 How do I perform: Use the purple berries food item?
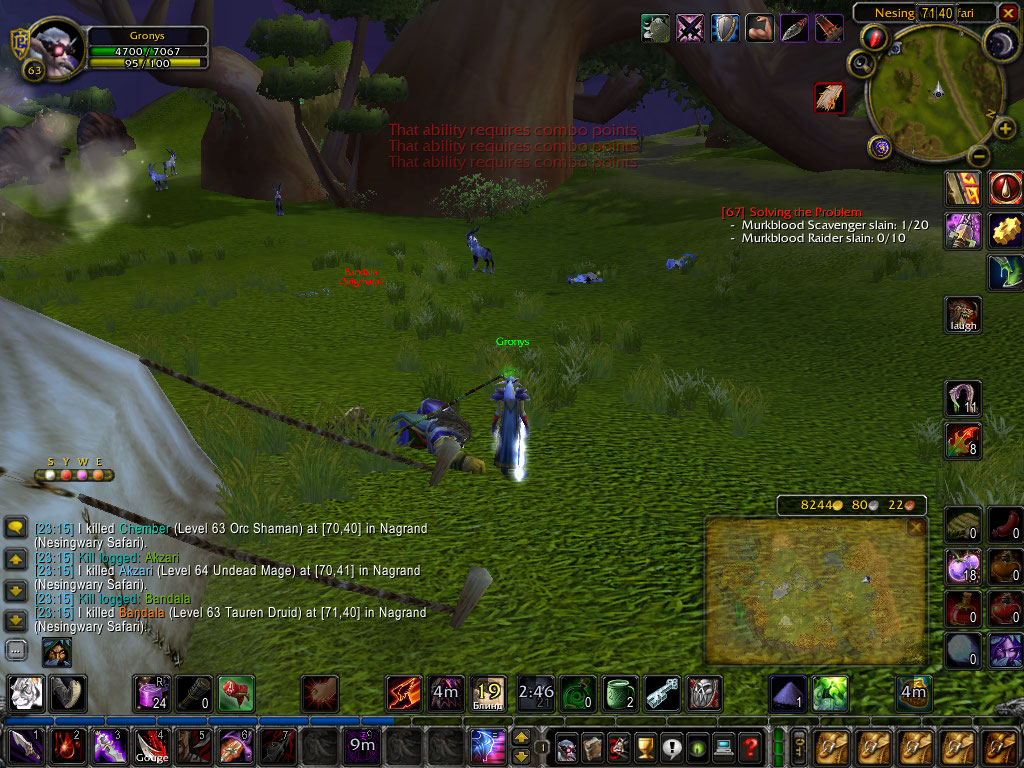tap(963, 568)
